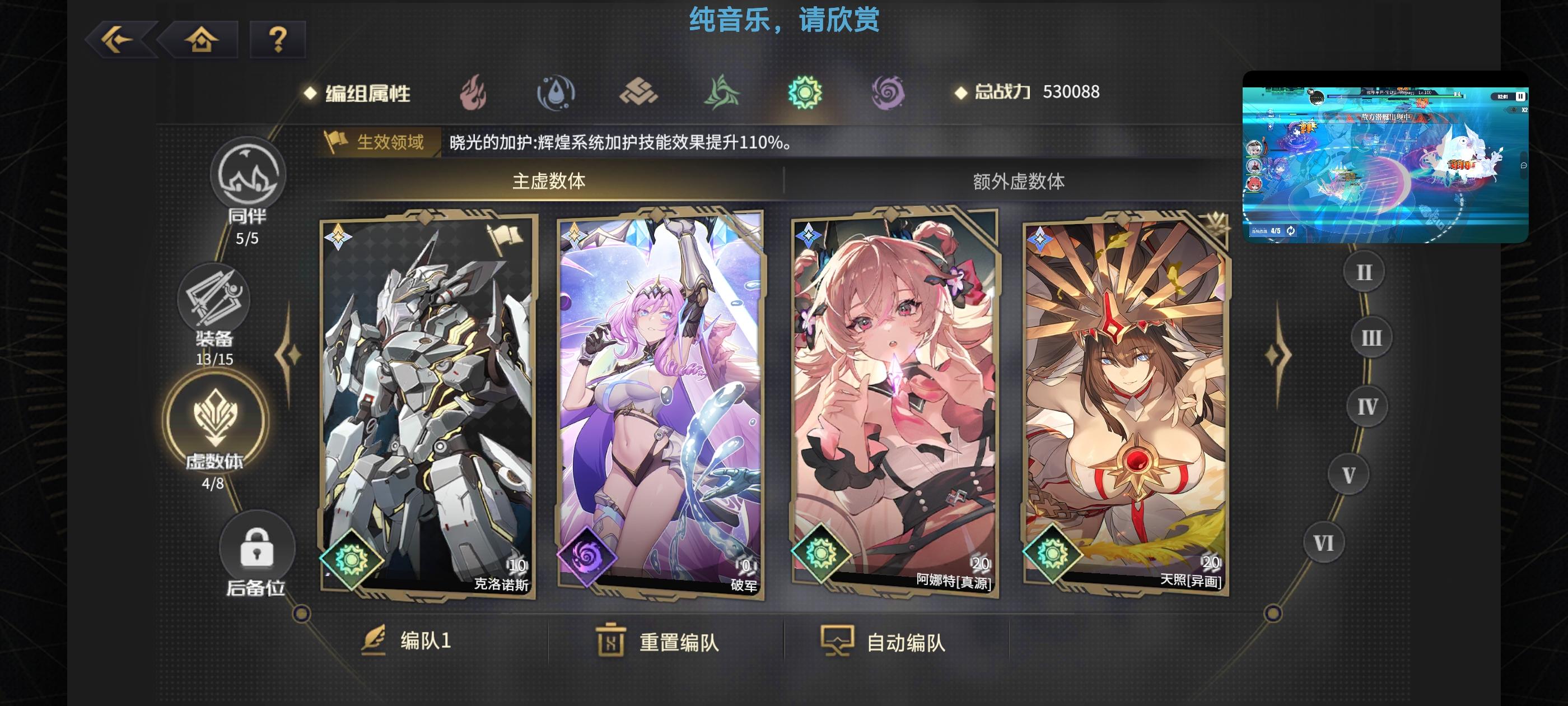This screenshot has height=706, width=1568.
Task: Click the home icon in the top bar
Action: click(201, 39)
